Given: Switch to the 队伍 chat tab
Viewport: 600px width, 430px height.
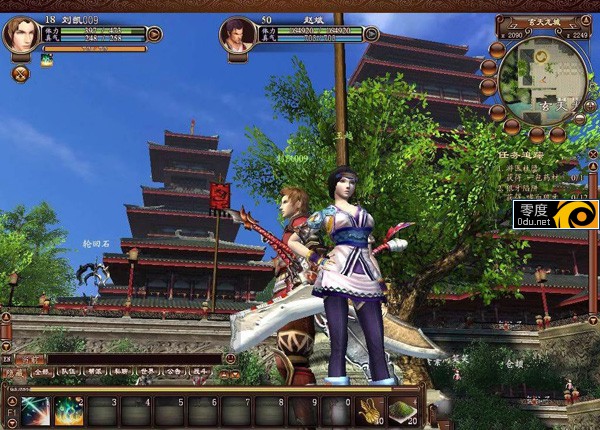Looking at the screenshot, I should click(68, 371).
